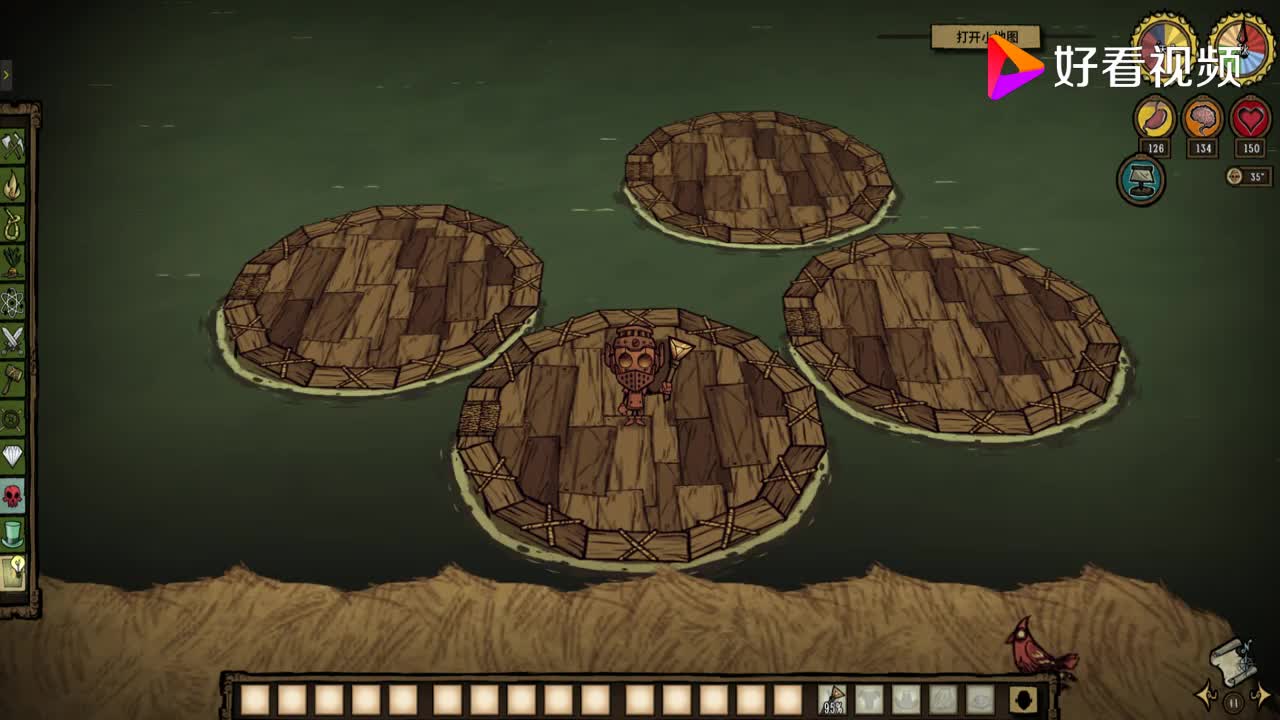The width and height of the screenshot is (1280, 720).
Task: Click the black head silhouette slot
Action: 1020,699
